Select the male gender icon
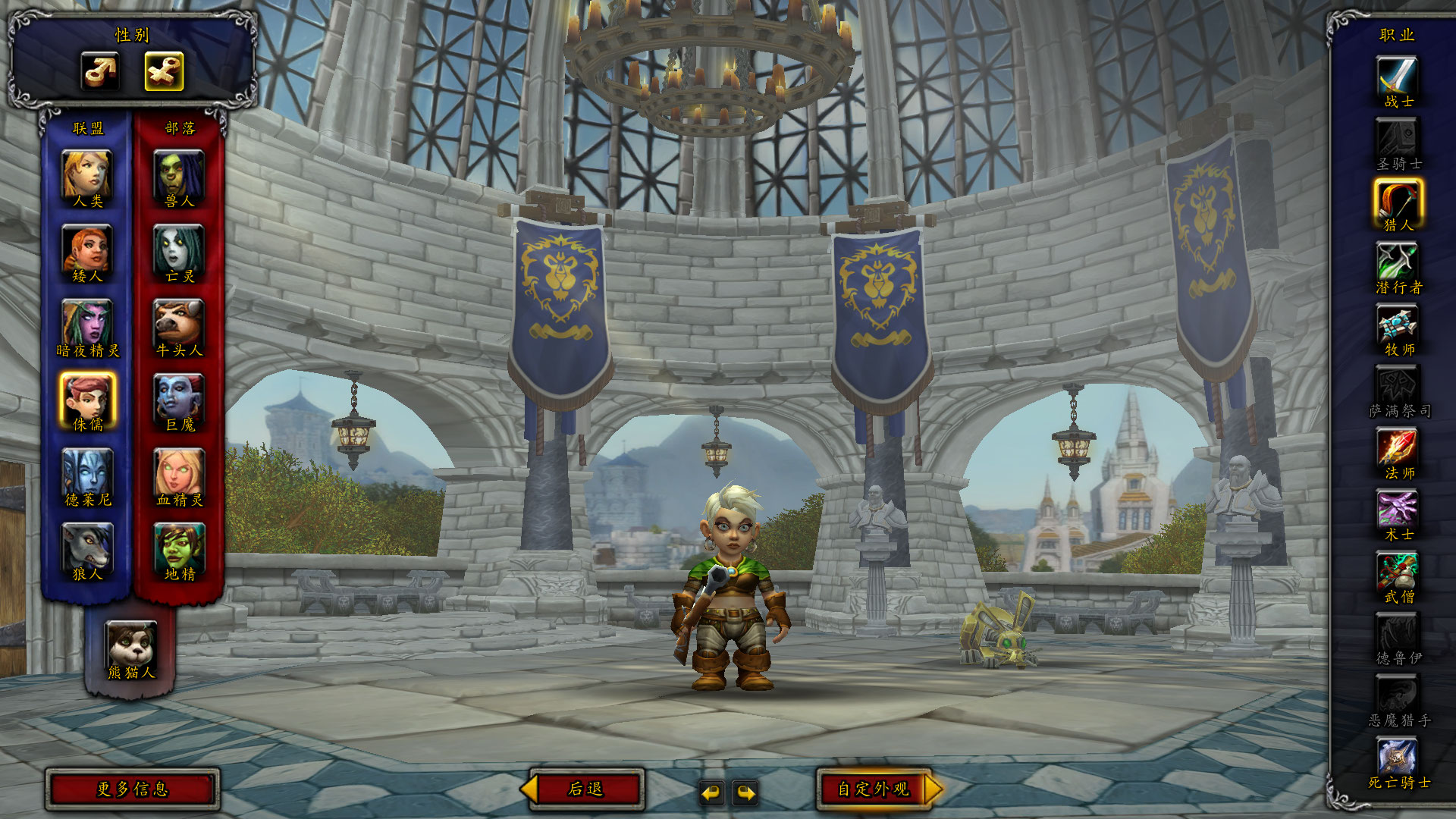Viewport: 1456px width, 819px height. 100,71
